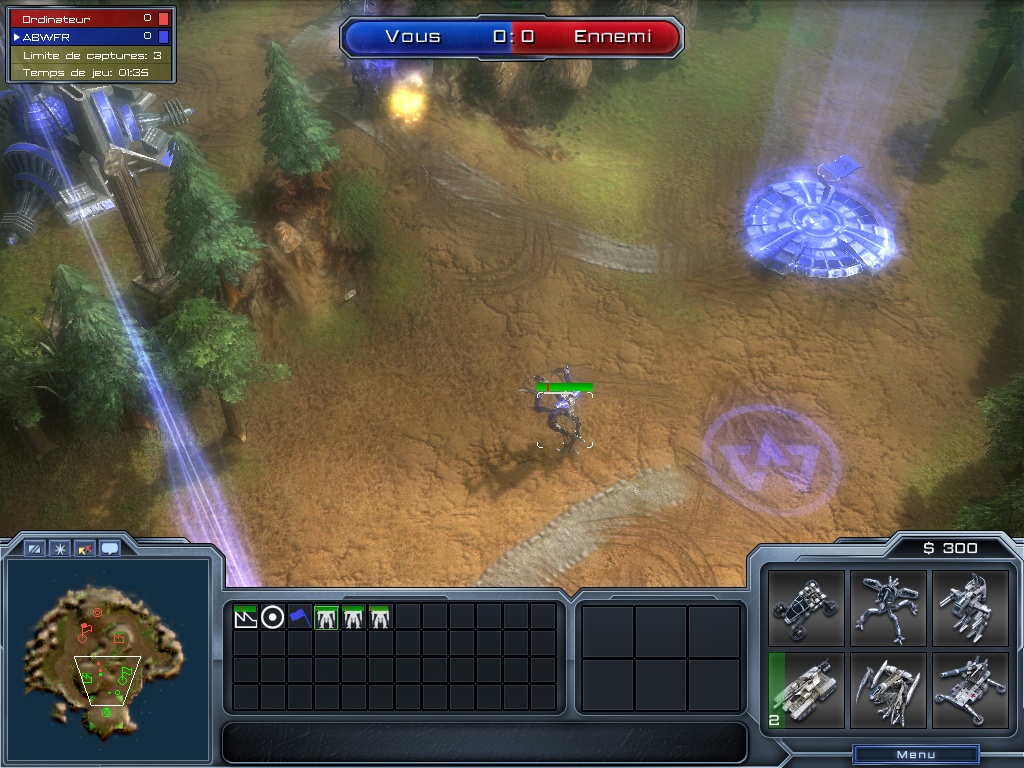Select the factory icon in the group panel
1024x768 pixels.
click(x=245, y=617)
